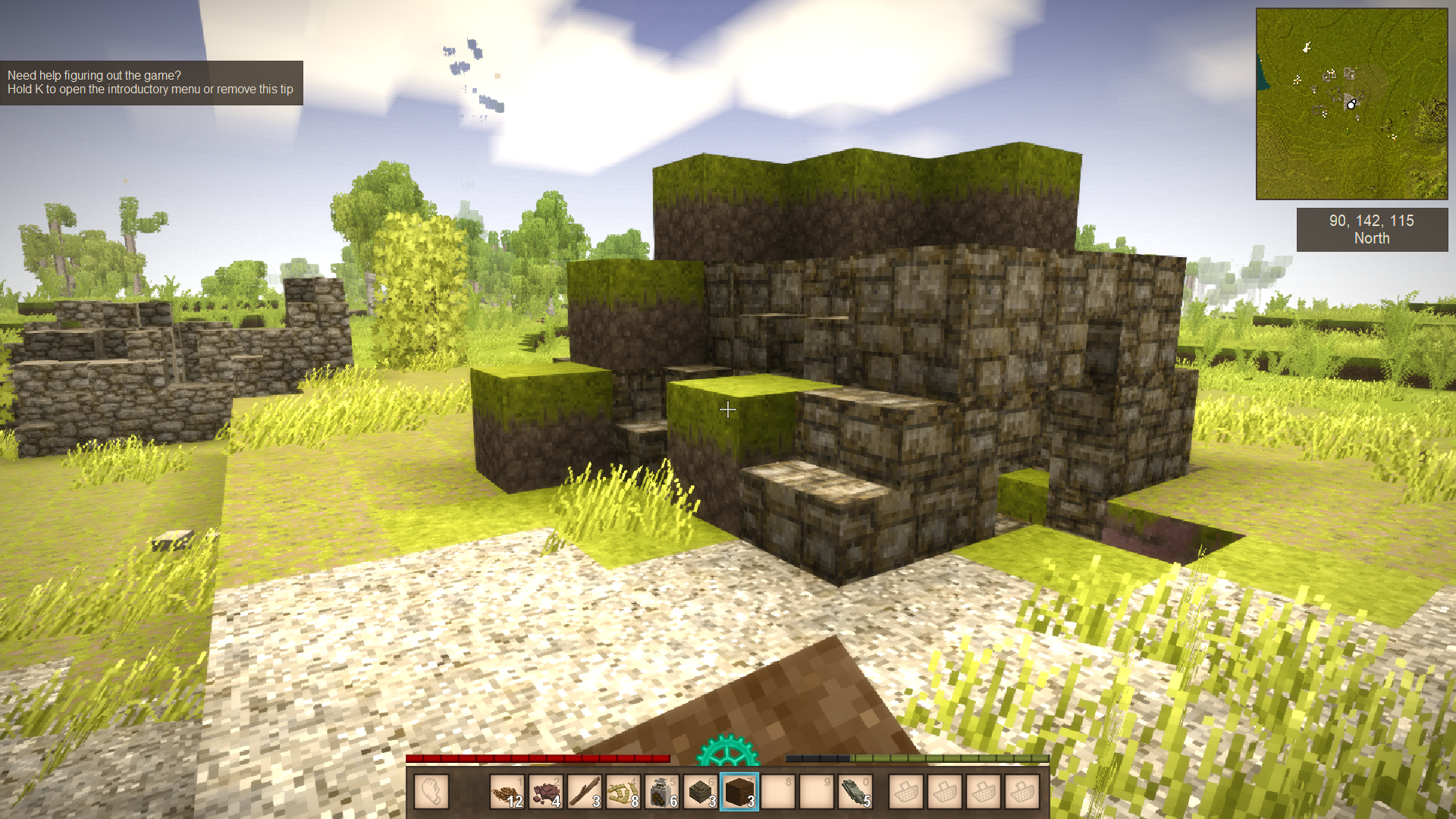The height and width of the screenshot is (819, 1456).
Task: Select the cobblestone block in slot 6
Action: [701, 792]
